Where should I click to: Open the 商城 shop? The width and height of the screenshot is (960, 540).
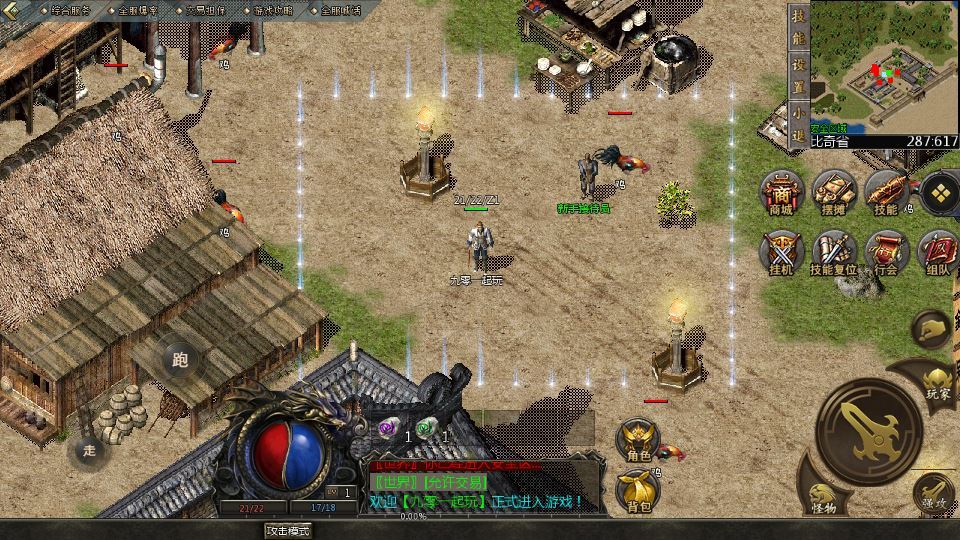pyautogui.click(x=781, y=192)
